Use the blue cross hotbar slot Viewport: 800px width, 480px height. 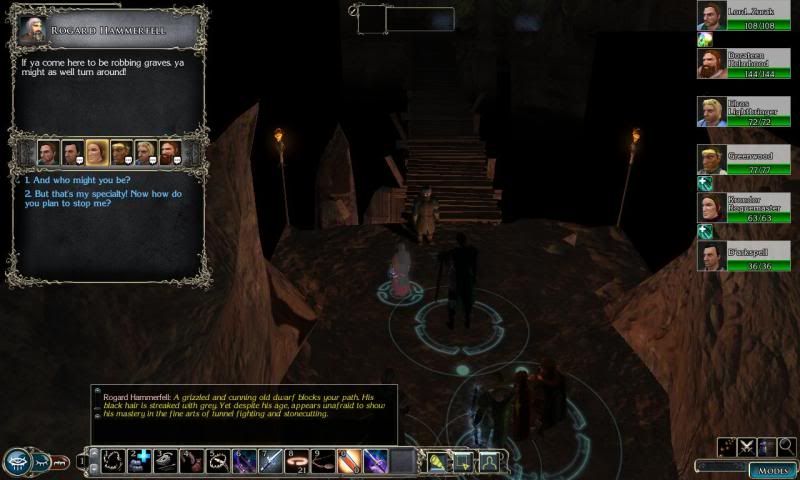[140, 461]
